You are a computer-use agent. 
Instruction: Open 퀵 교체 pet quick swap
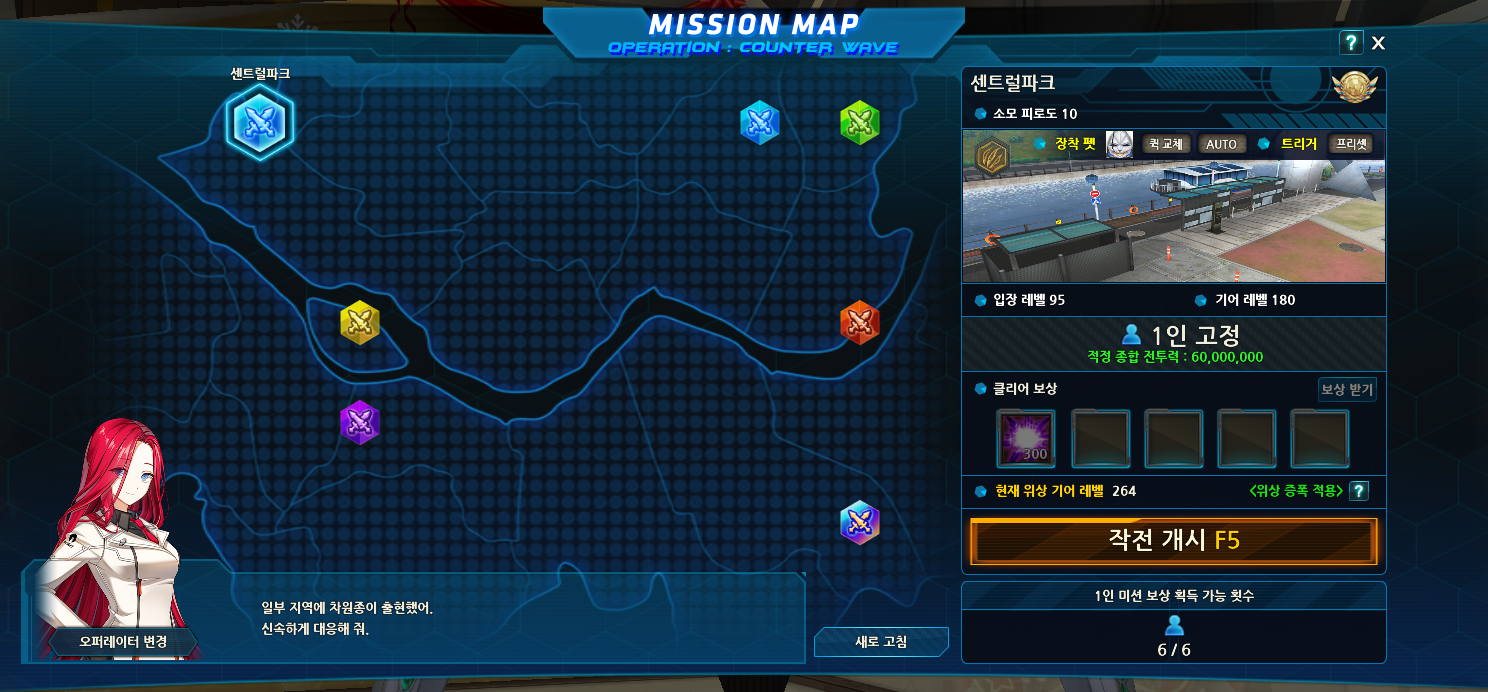pyautogui.click(x=1165, y=144)
